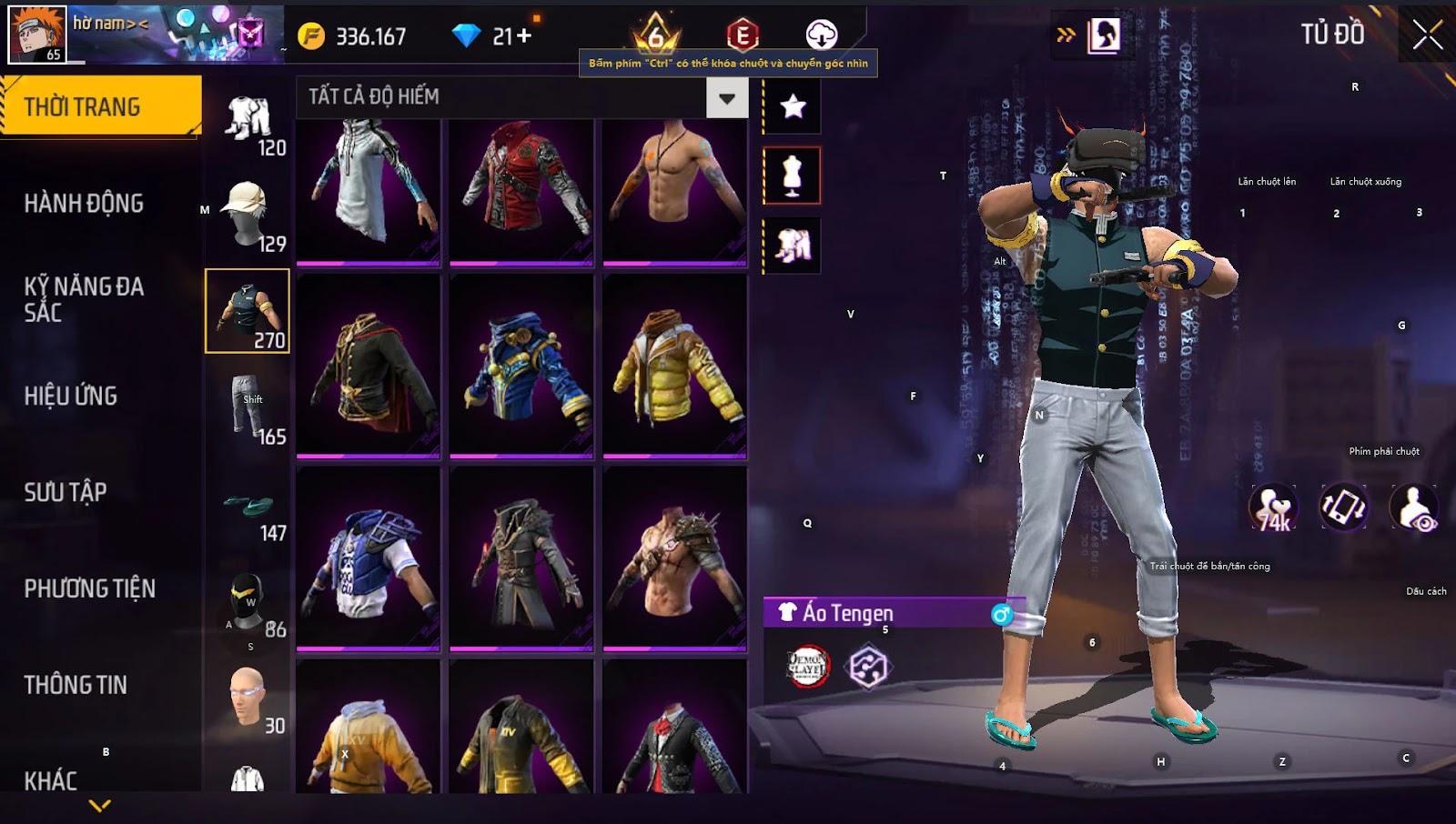This screenshot has height=824, width=1456.
Task: Select the pants category with 165 items
Action: (x=248, y=407)
